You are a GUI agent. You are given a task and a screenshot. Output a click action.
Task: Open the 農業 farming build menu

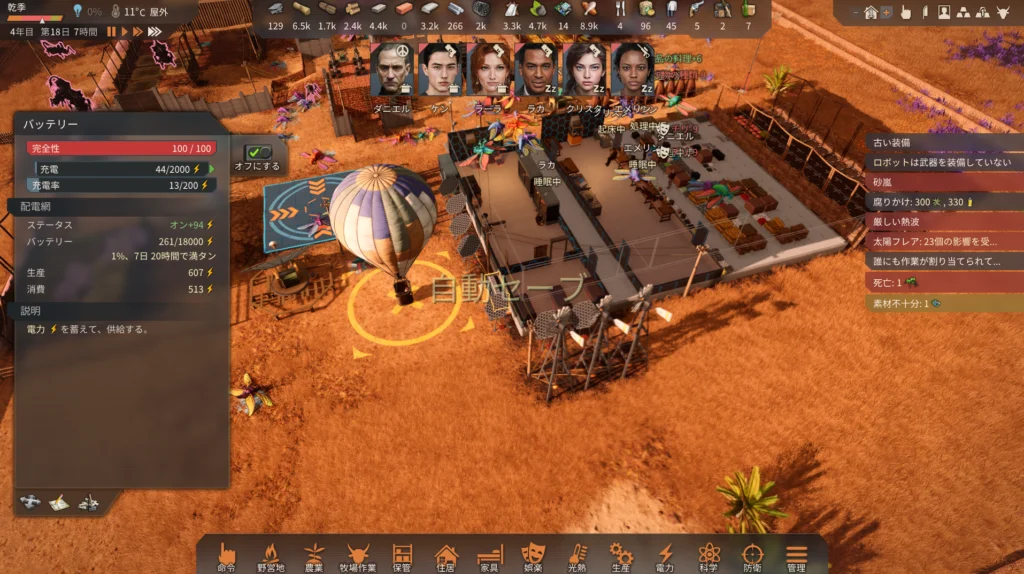tap(314, 555)
